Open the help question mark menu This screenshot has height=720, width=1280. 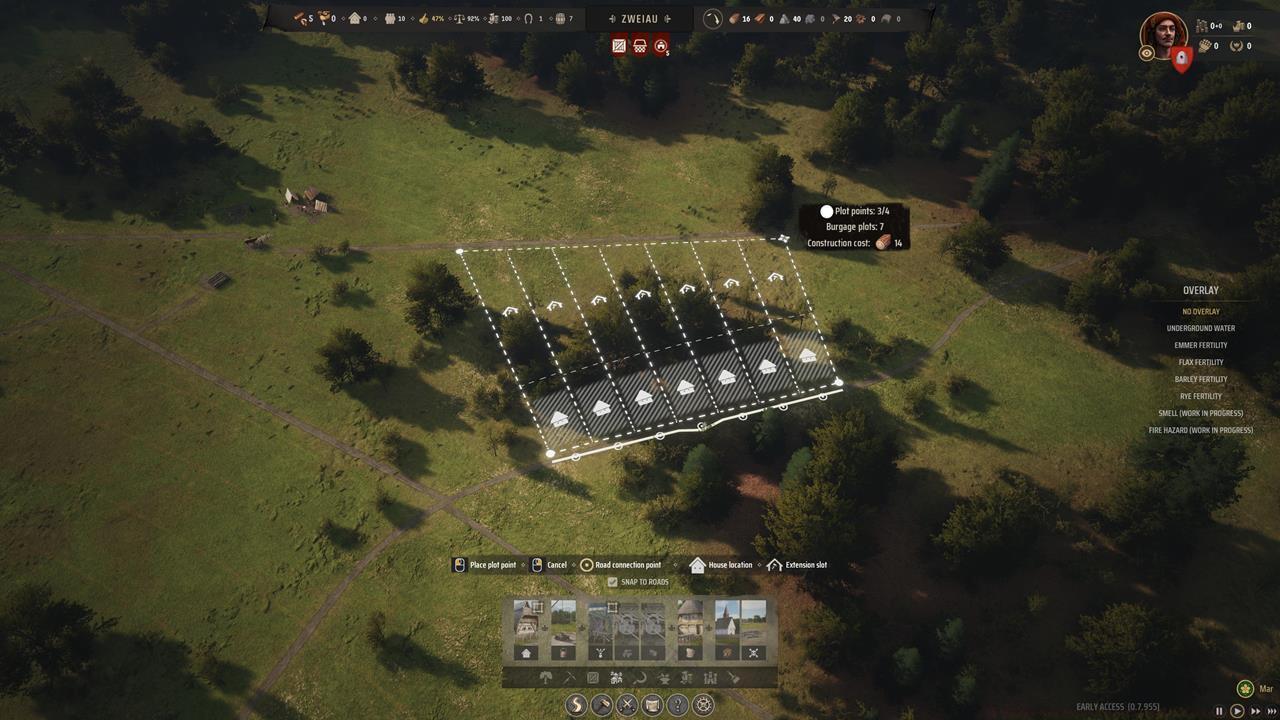(x=678, y=705)
